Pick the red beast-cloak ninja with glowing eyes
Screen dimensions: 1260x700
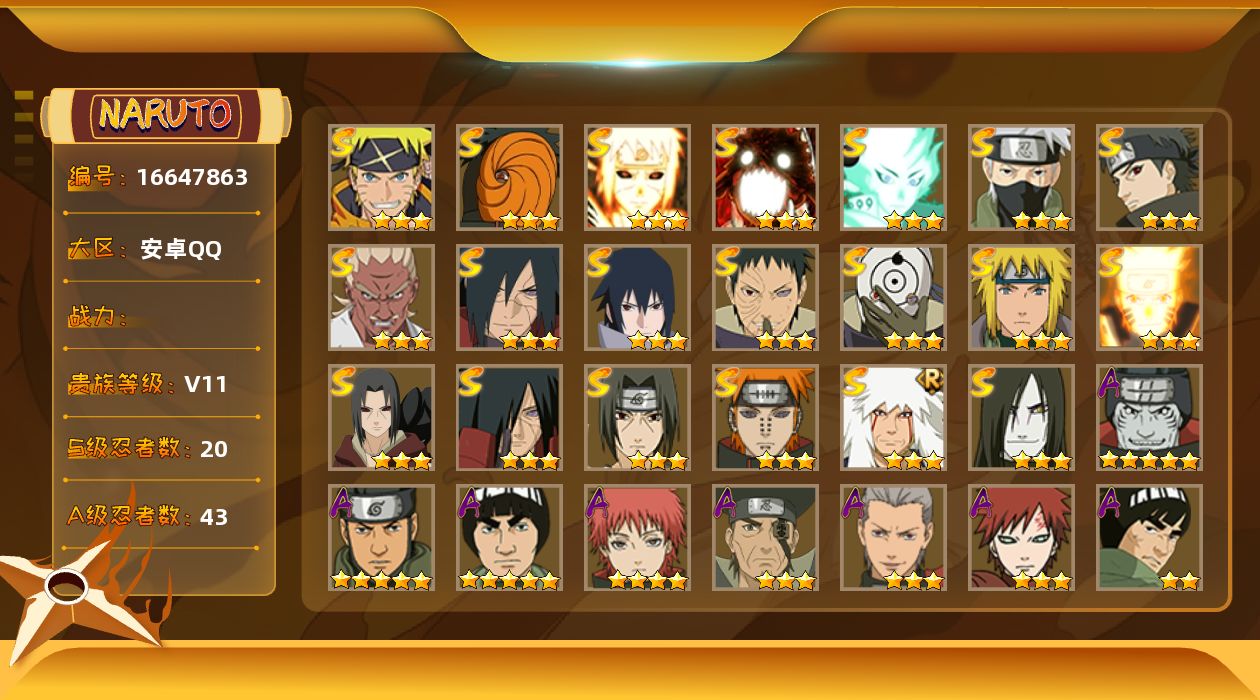coord(765,177)
